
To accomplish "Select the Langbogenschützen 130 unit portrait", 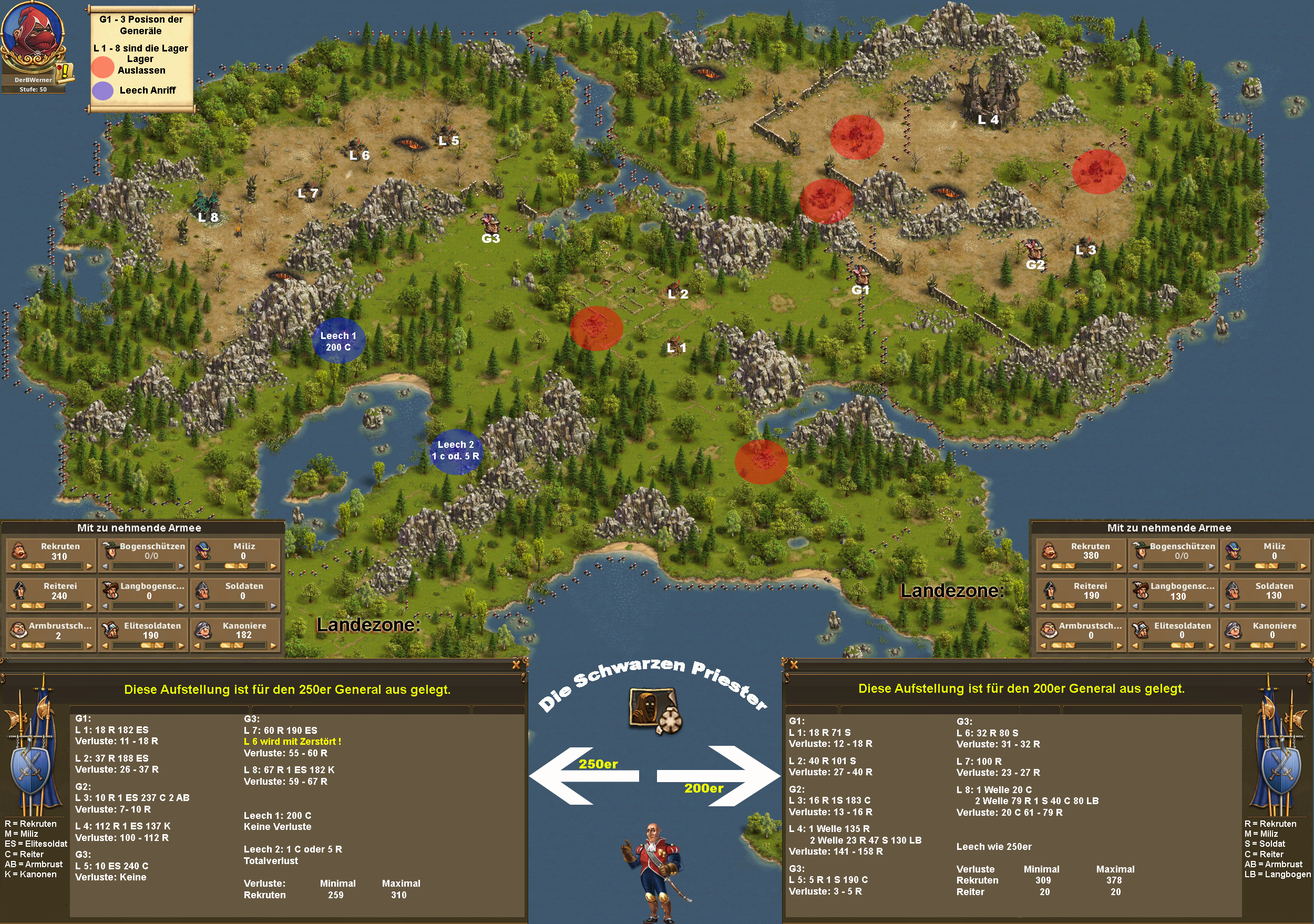I will tap(1141, 590).
